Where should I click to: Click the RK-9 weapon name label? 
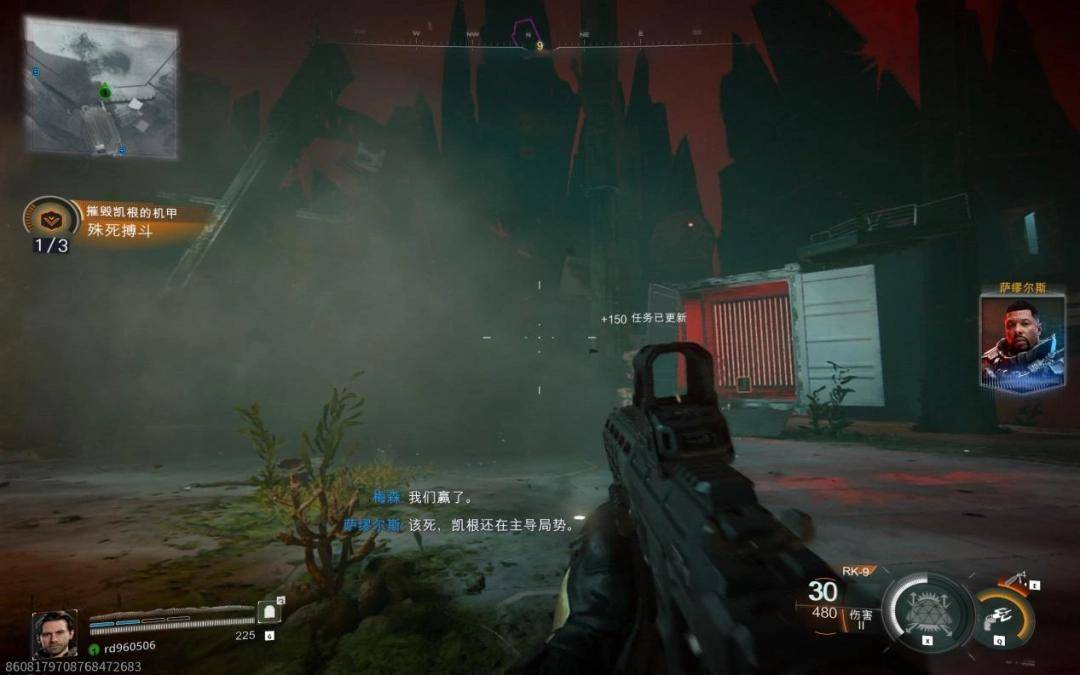pyautogui.click(x=856, y=571)
